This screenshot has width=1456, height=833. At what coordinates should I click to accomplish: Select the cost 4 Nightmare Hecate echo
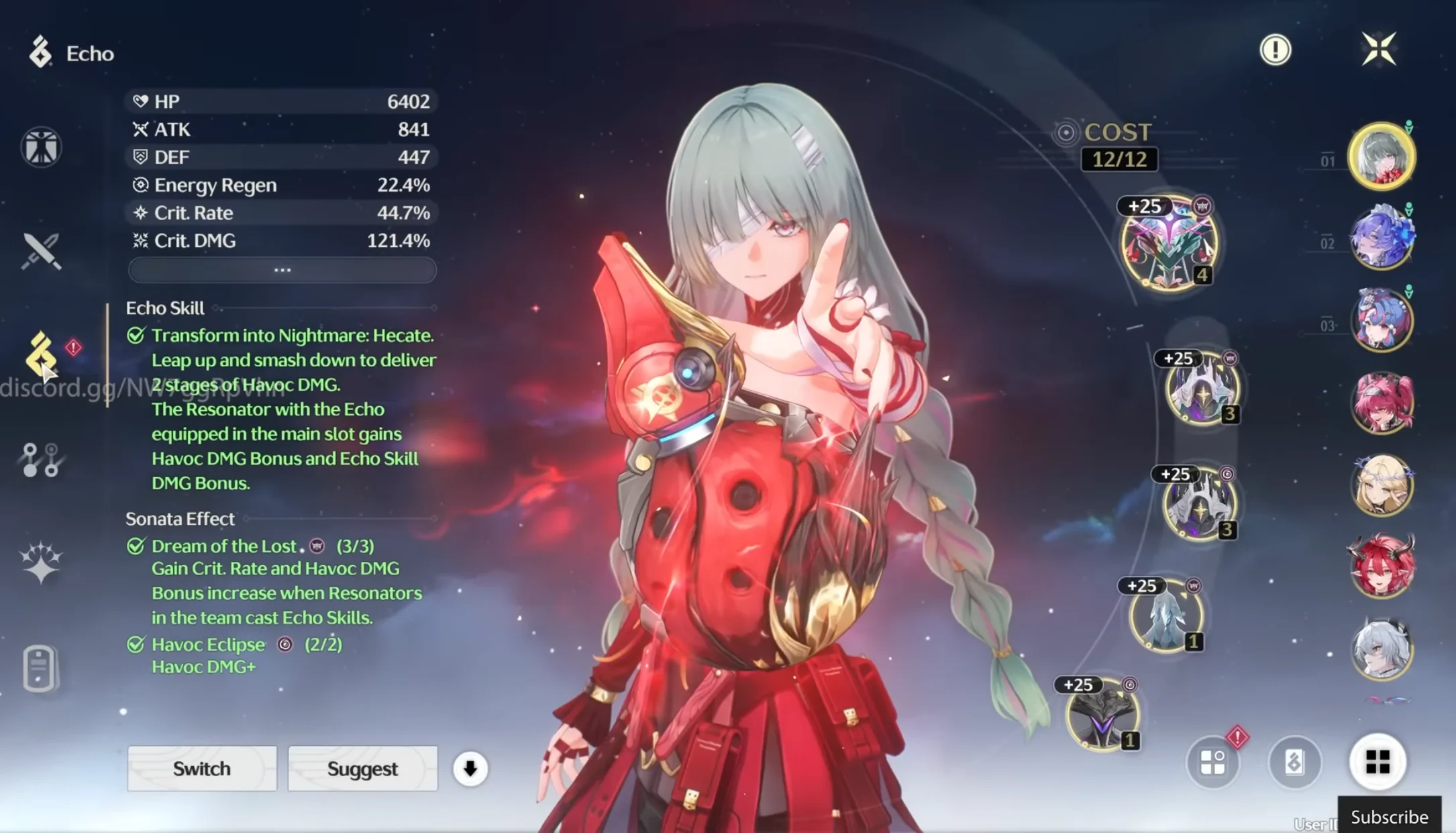1169,243
